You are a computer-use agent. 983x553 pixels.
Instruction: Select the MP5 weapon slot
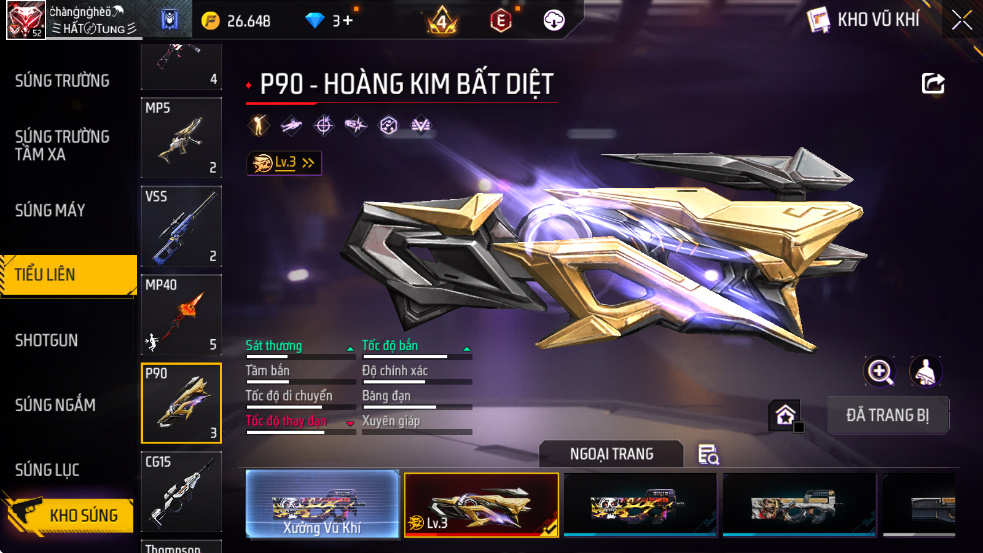pos(181,138)
